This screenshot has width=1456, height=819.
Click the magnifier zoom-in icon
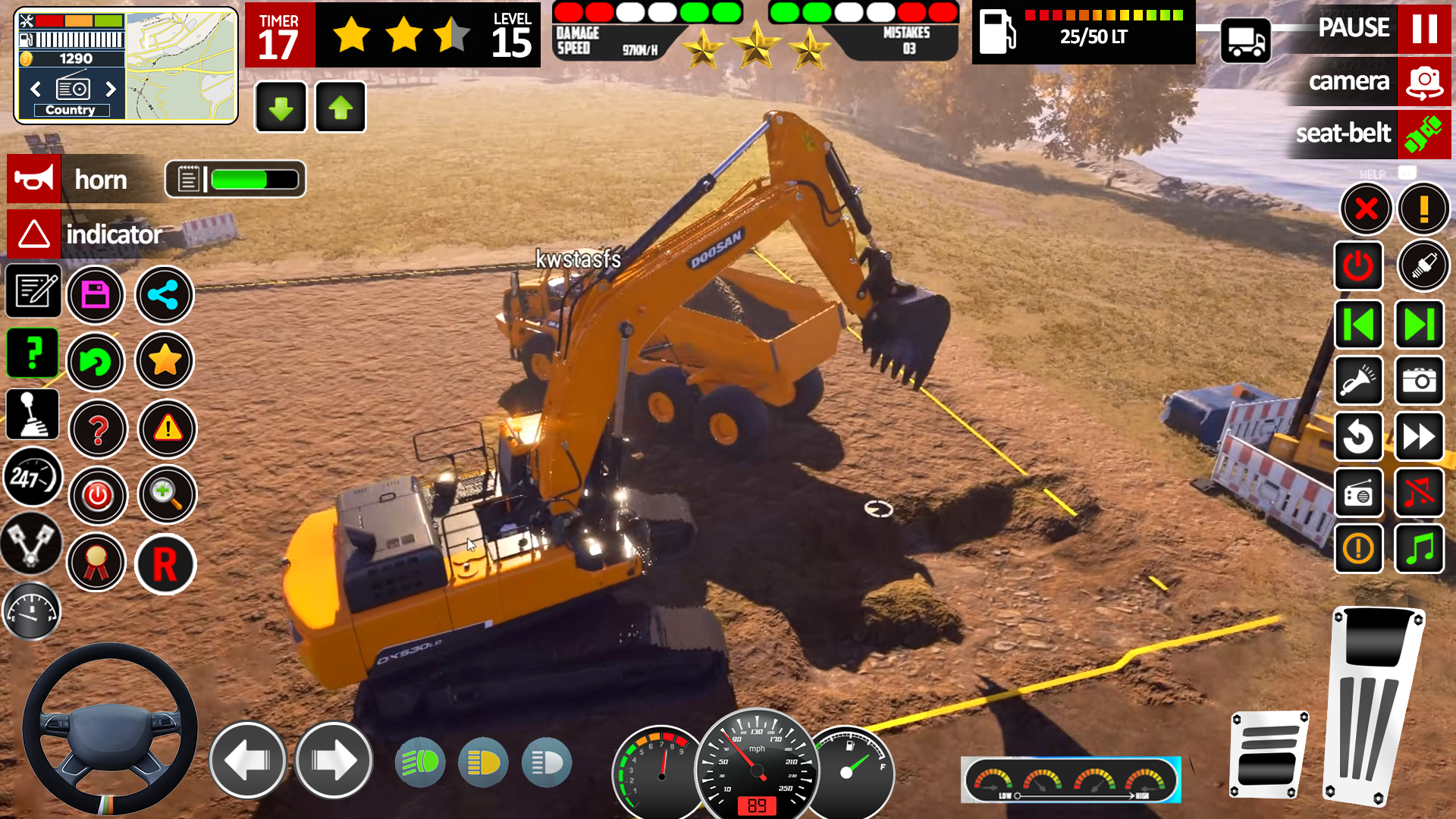(x=167, y=494)
